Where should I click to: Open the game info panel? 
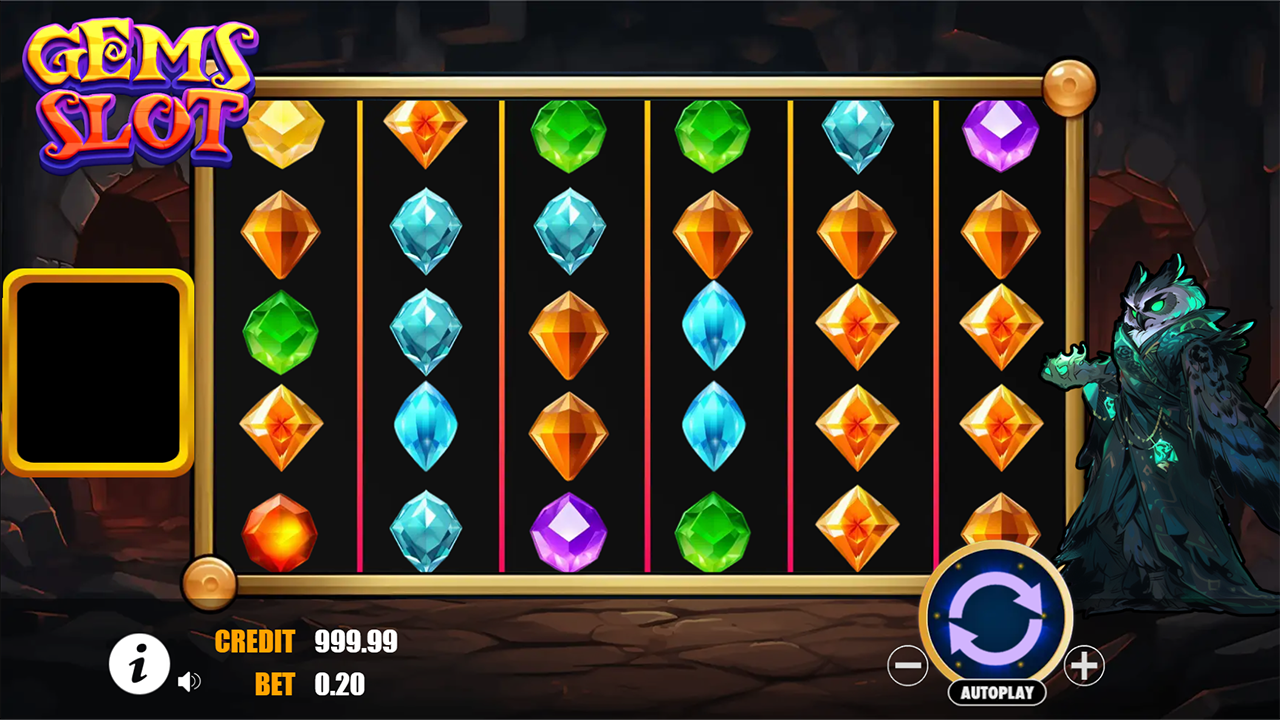click(139, 664)
